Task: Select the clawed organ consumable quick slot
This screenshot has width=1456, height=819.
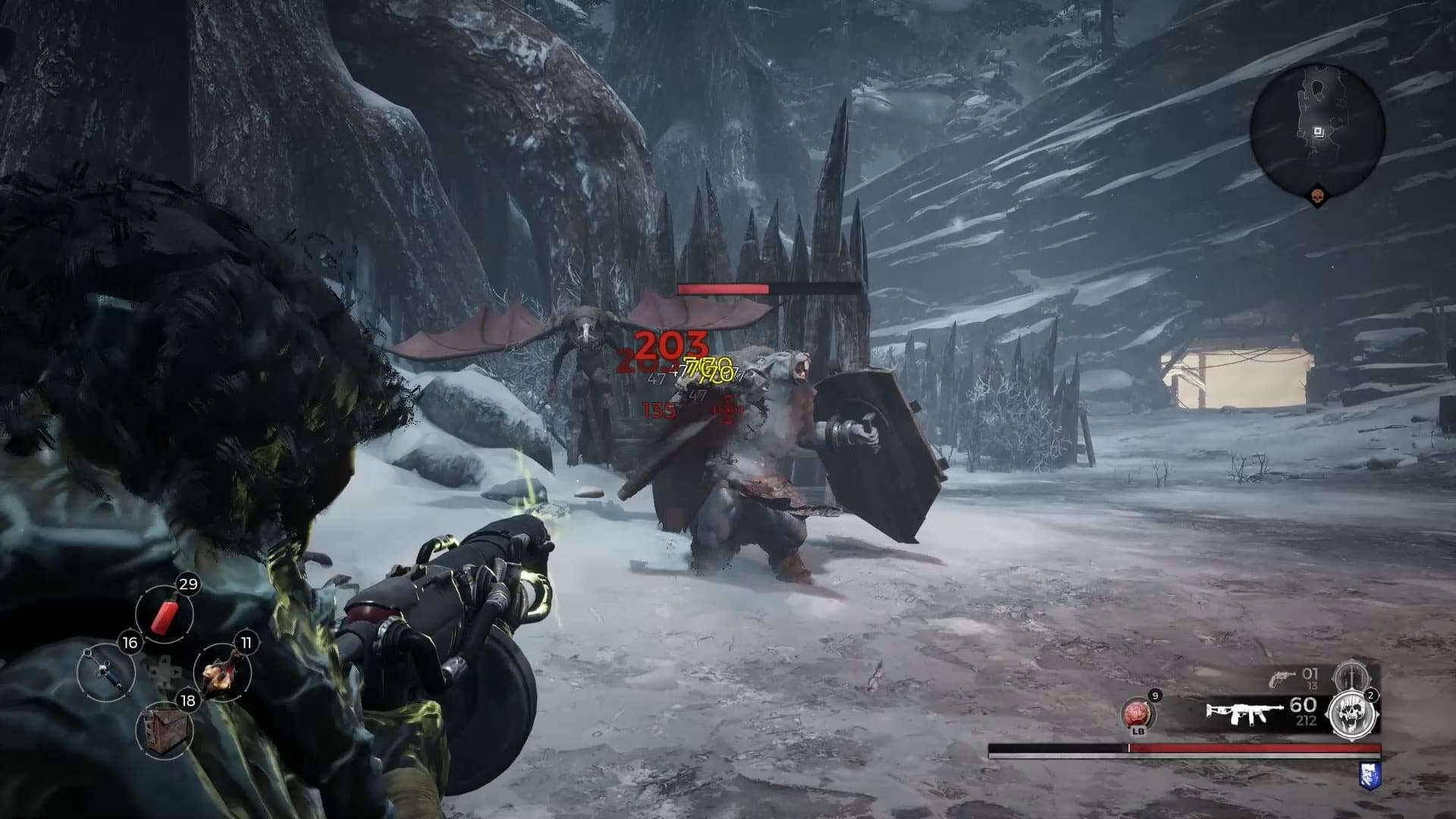Action: (223, 672)
